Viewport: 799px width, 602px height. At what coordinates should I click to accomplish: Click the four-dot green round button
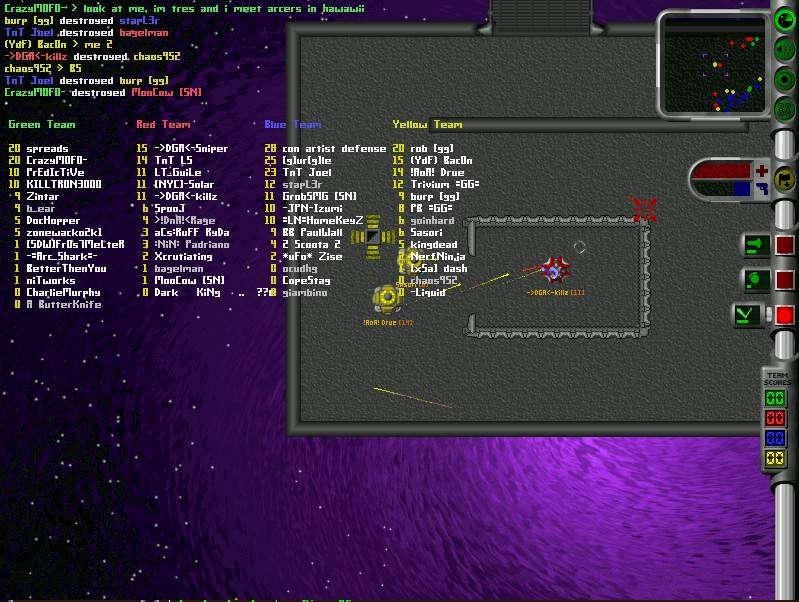pos(785,109)
